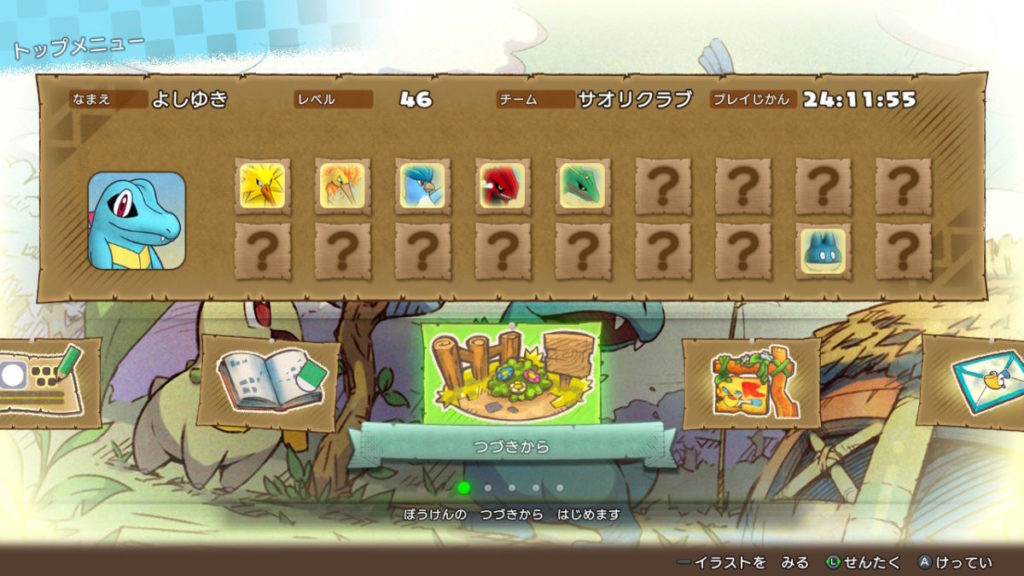The image size is (1024, 576).
Task: Open the open book menu tile
Action: point(268,381)
